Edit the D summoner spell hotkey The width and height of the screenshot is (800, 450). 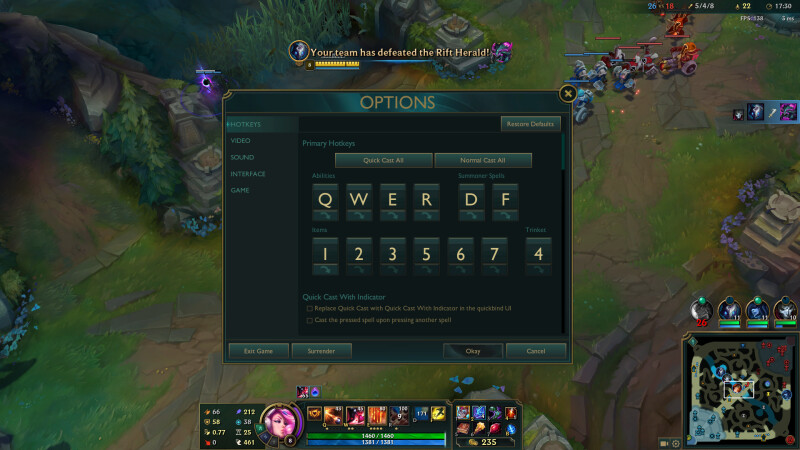coord(472,199)
